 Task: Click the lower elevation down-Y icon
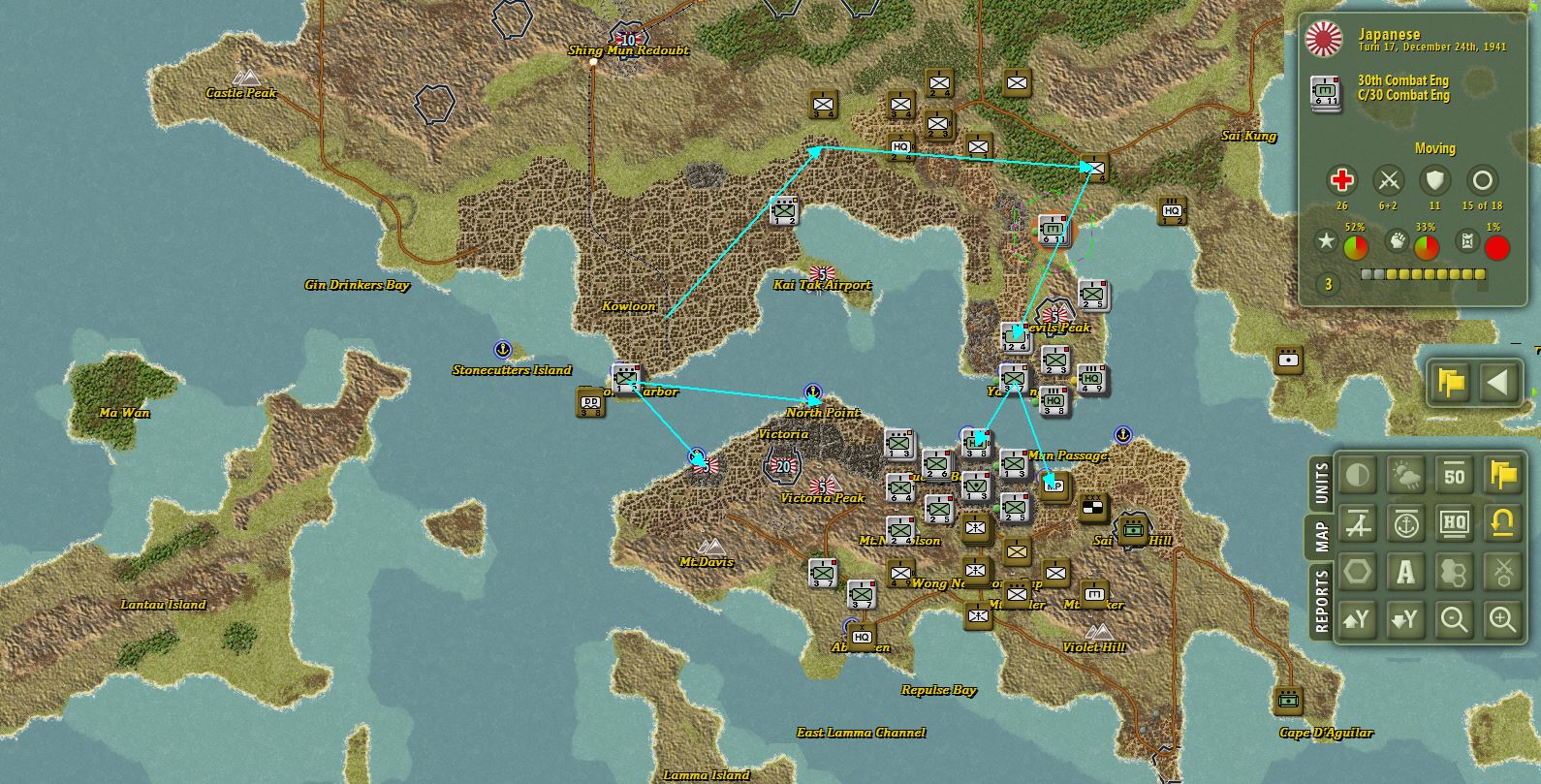(x=1405, y=619)
